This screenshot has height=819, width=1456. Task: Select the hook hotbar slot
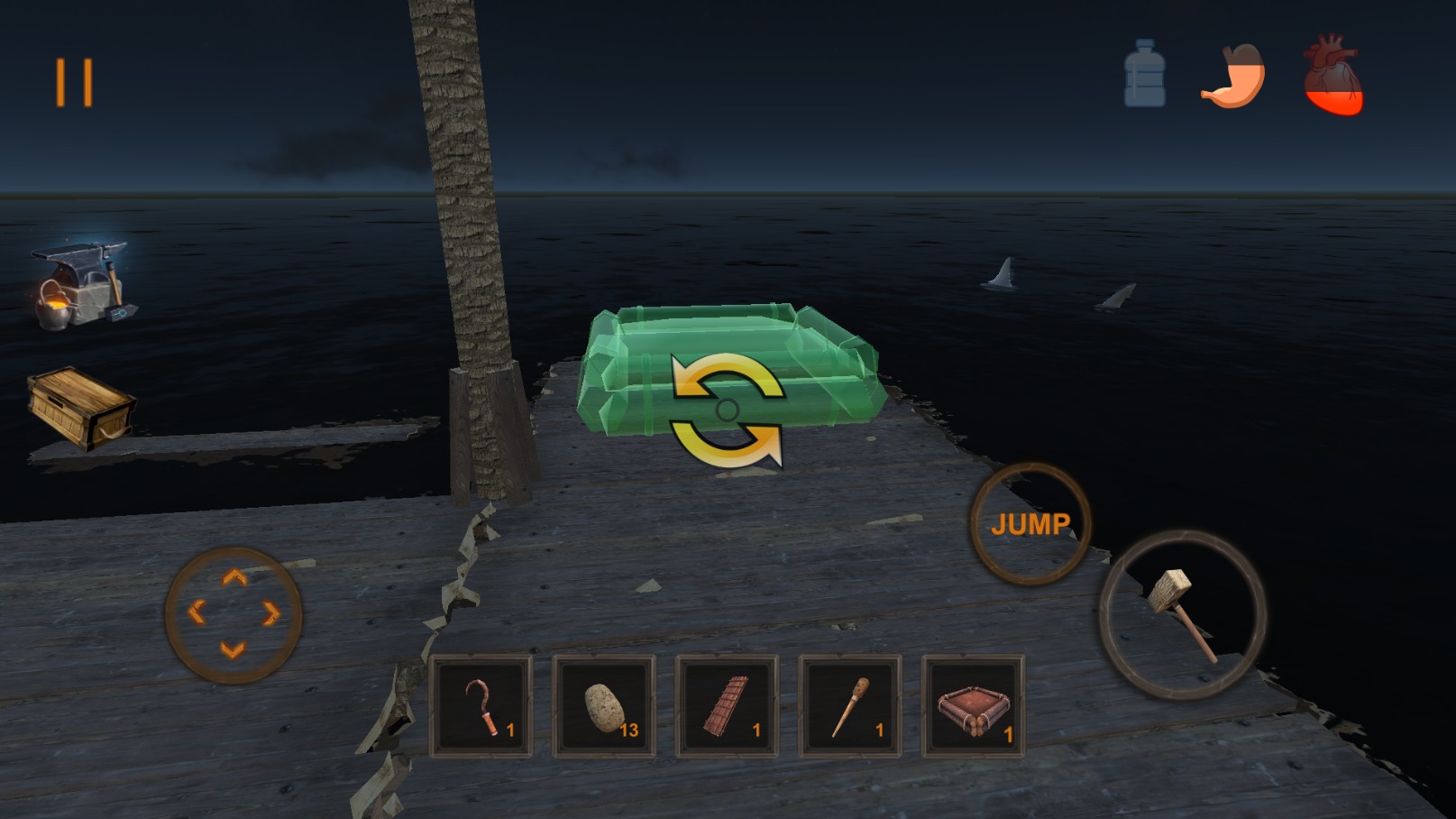(x=482, y=706)
